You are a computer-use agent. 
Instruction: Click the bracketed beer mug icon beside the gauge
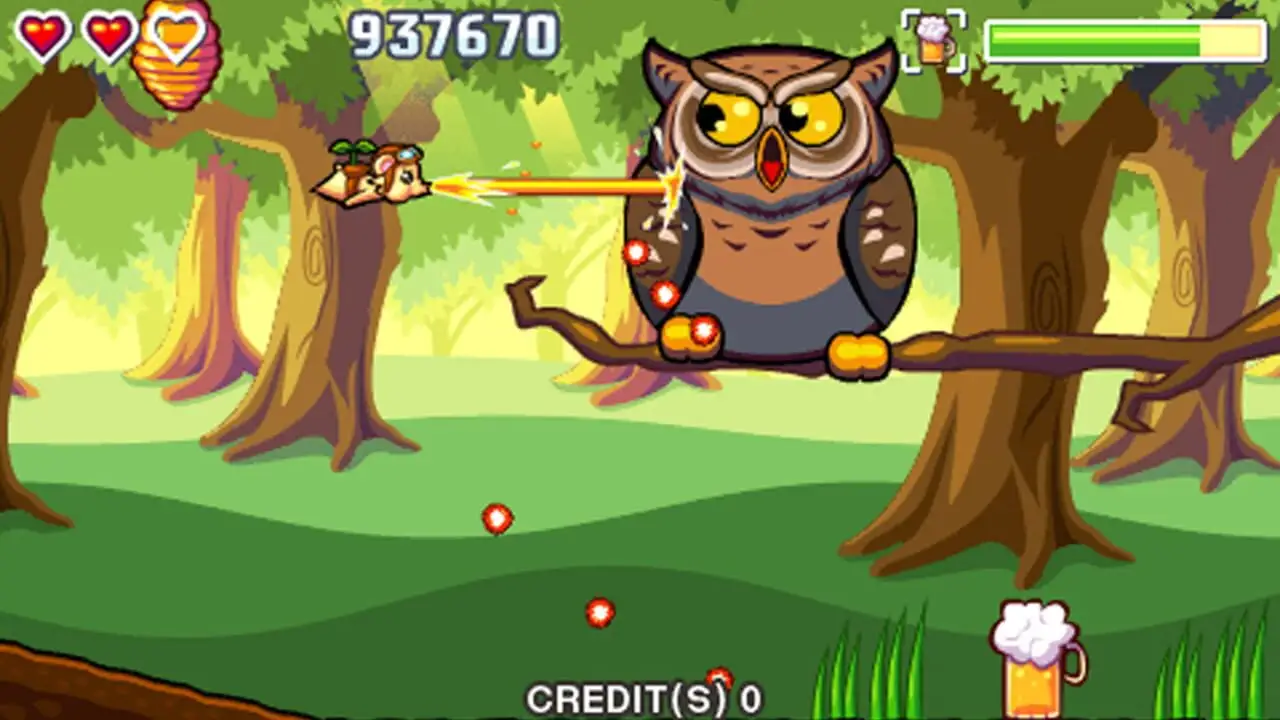coord(934,42)
